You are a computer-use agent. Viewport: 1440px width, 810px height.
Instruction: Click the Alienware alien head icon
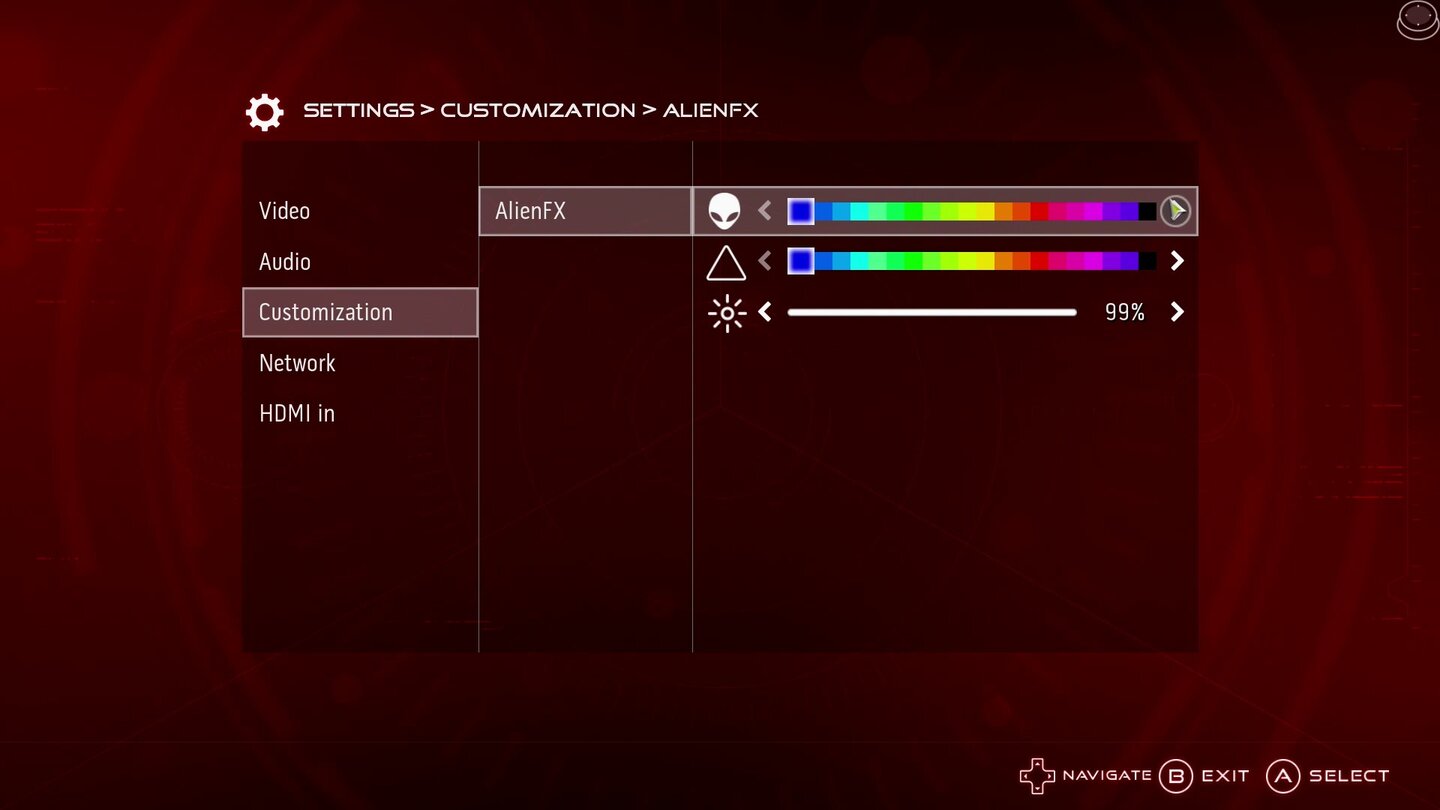727,210
